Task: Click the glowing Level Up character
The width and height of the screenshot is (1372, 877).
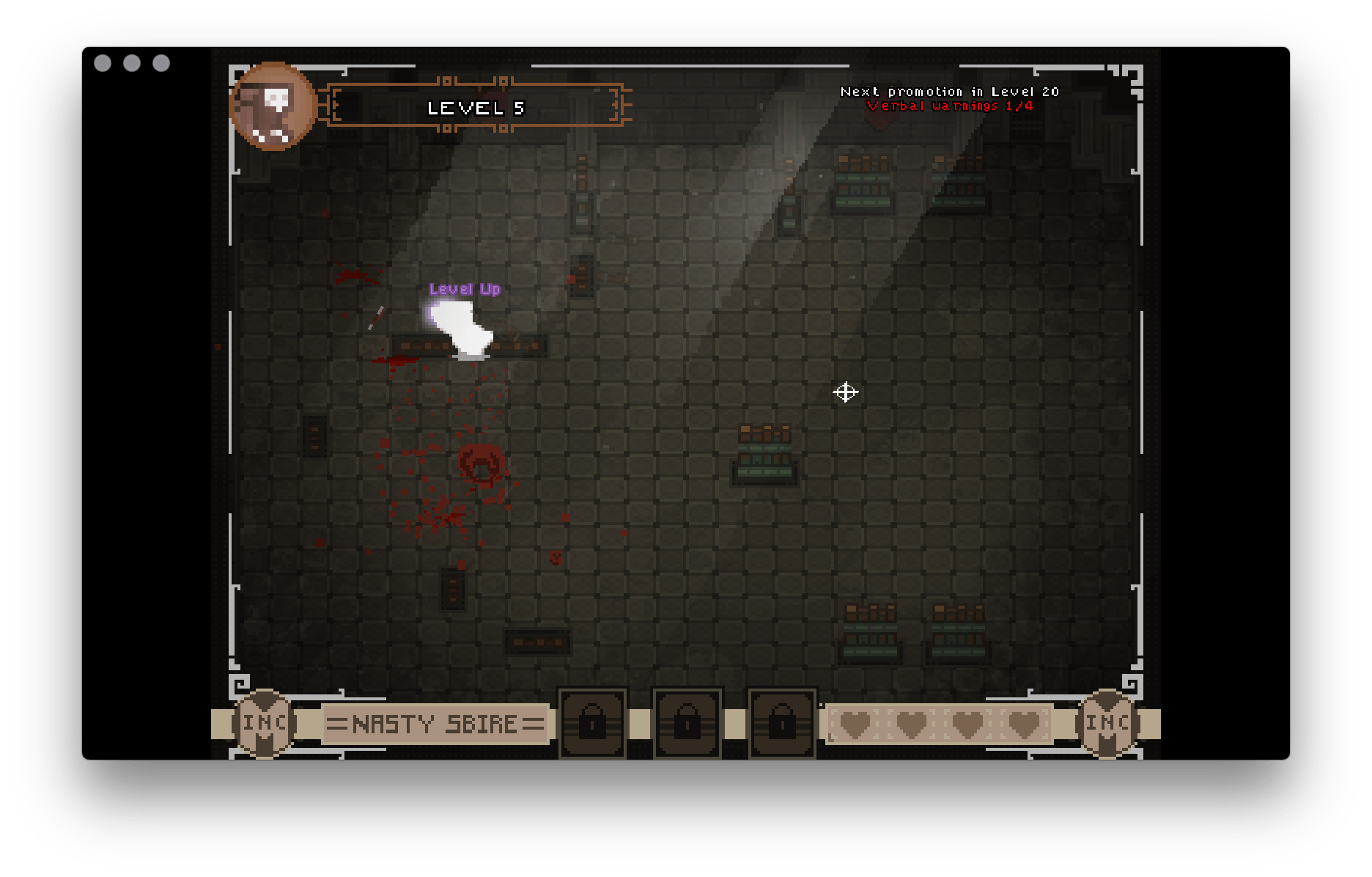Action: coord(463,326)
